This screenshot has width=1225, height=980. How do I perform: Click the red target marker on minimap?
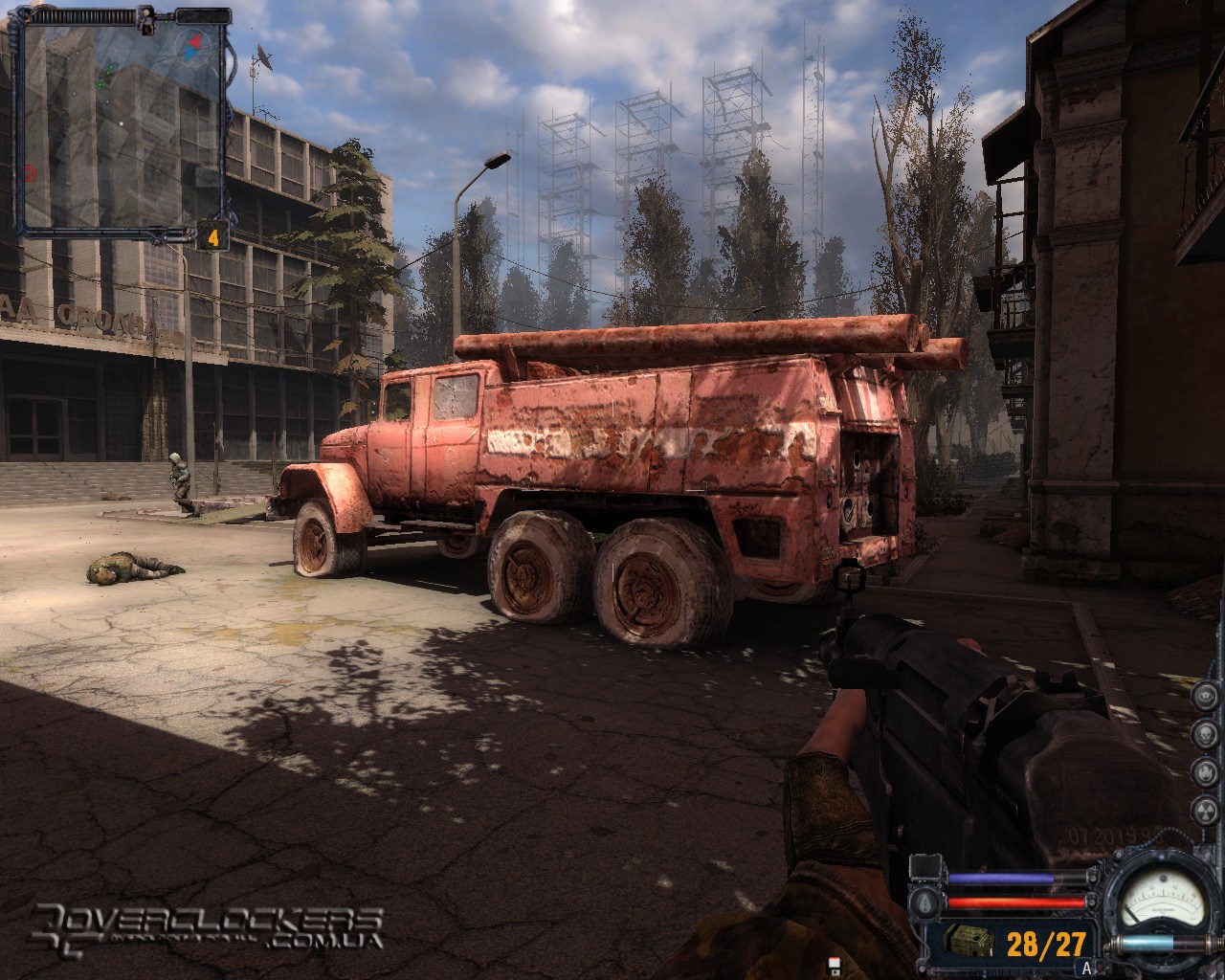(32, 173)
